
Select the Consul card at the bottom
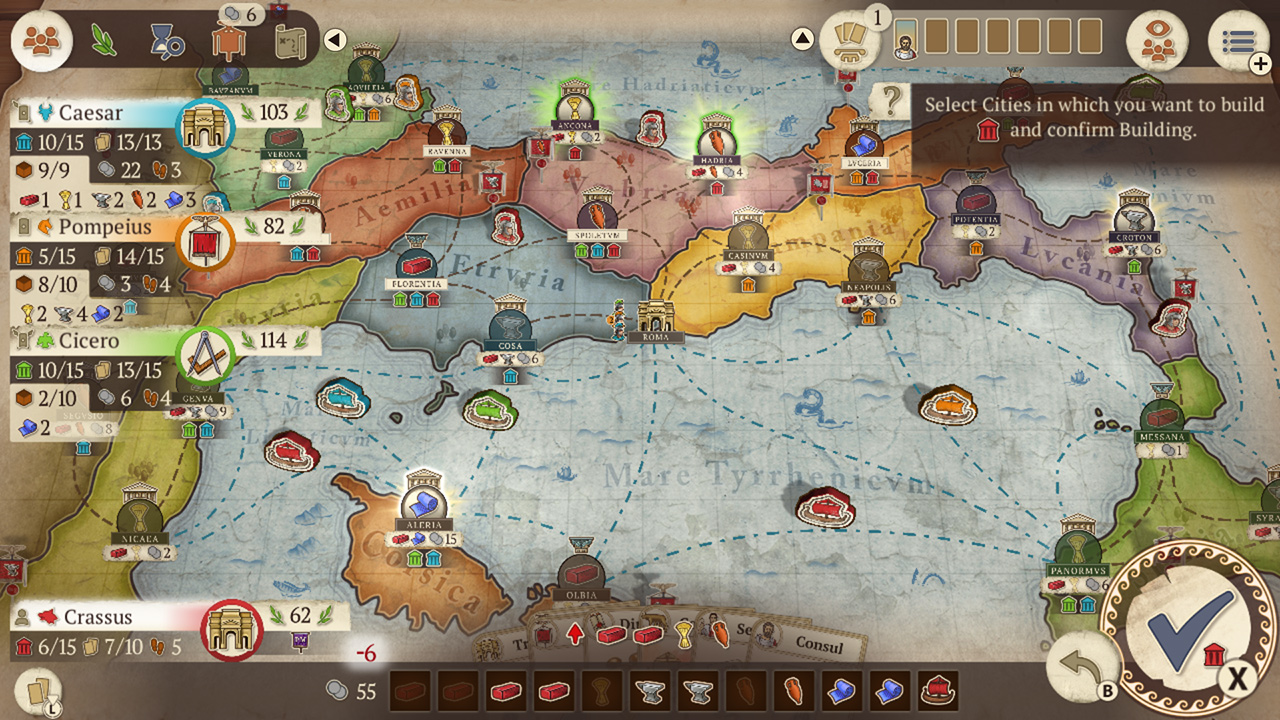tap(818, 646)
